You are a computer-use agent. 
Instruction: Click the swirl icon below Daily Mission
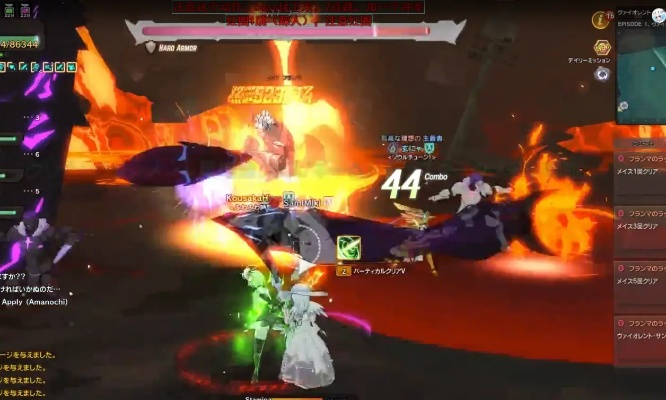point(602,73)
